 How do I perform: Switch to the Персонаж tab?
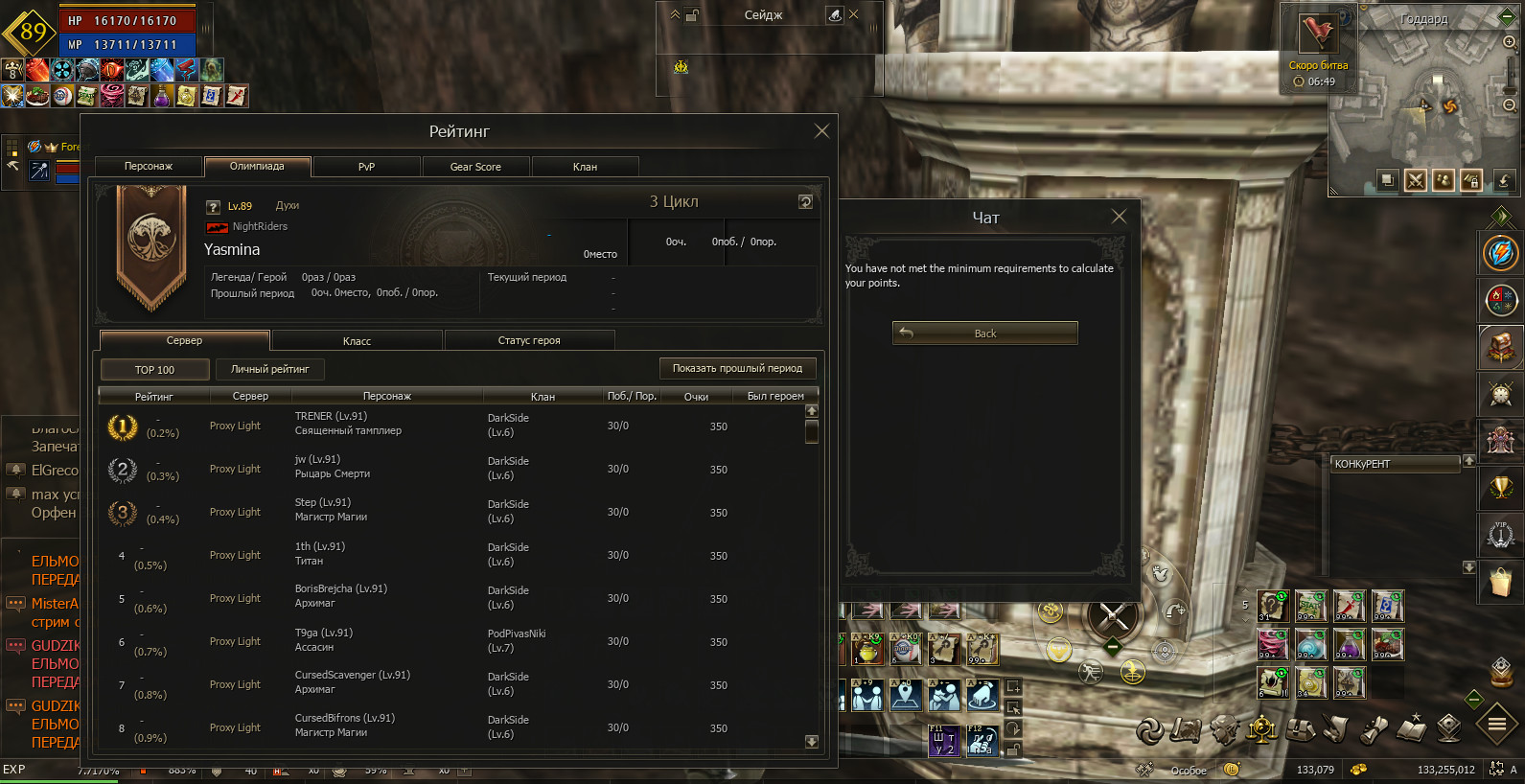point(149,167)
